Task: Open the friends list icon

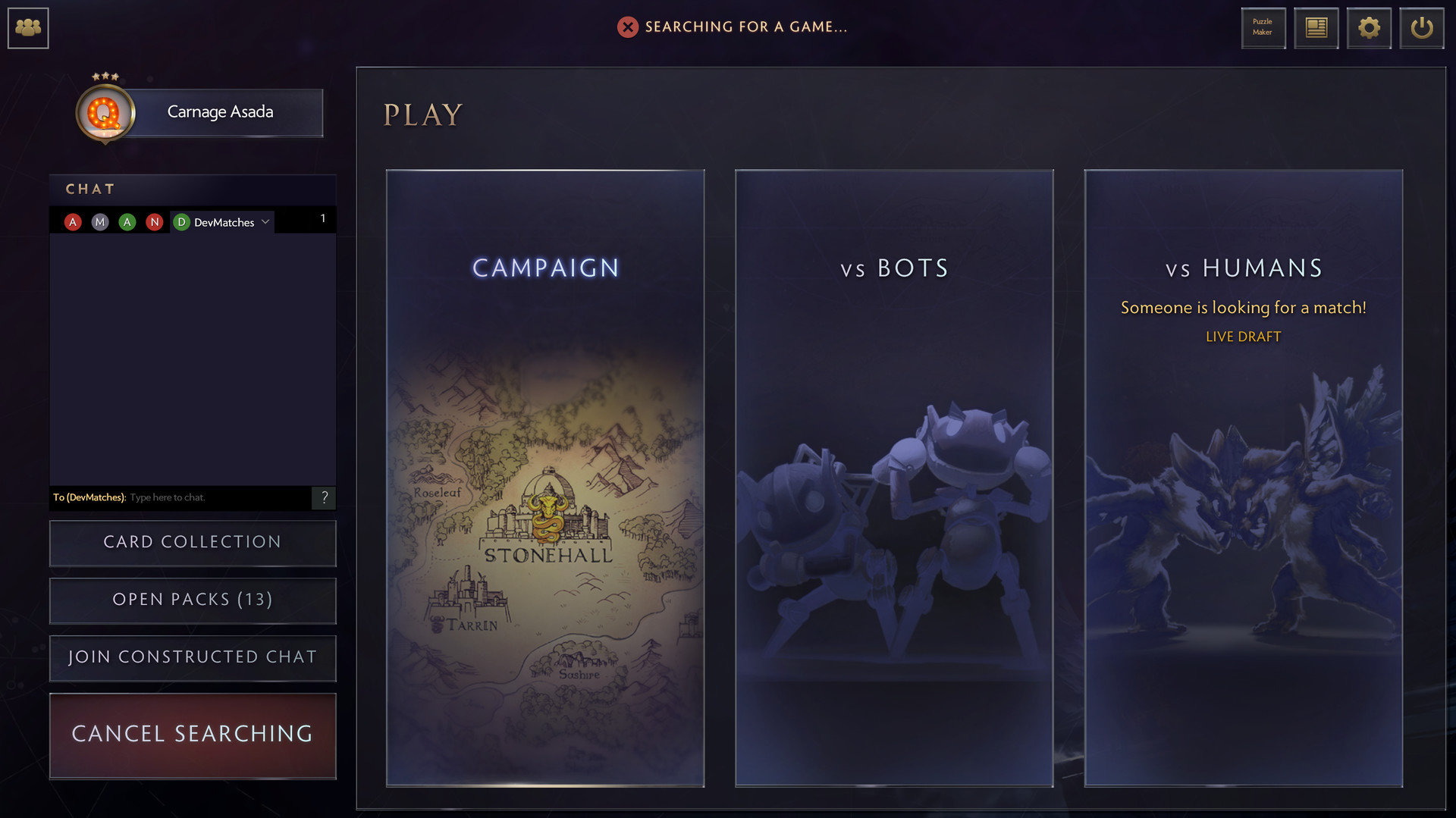Action: [27, 27]
